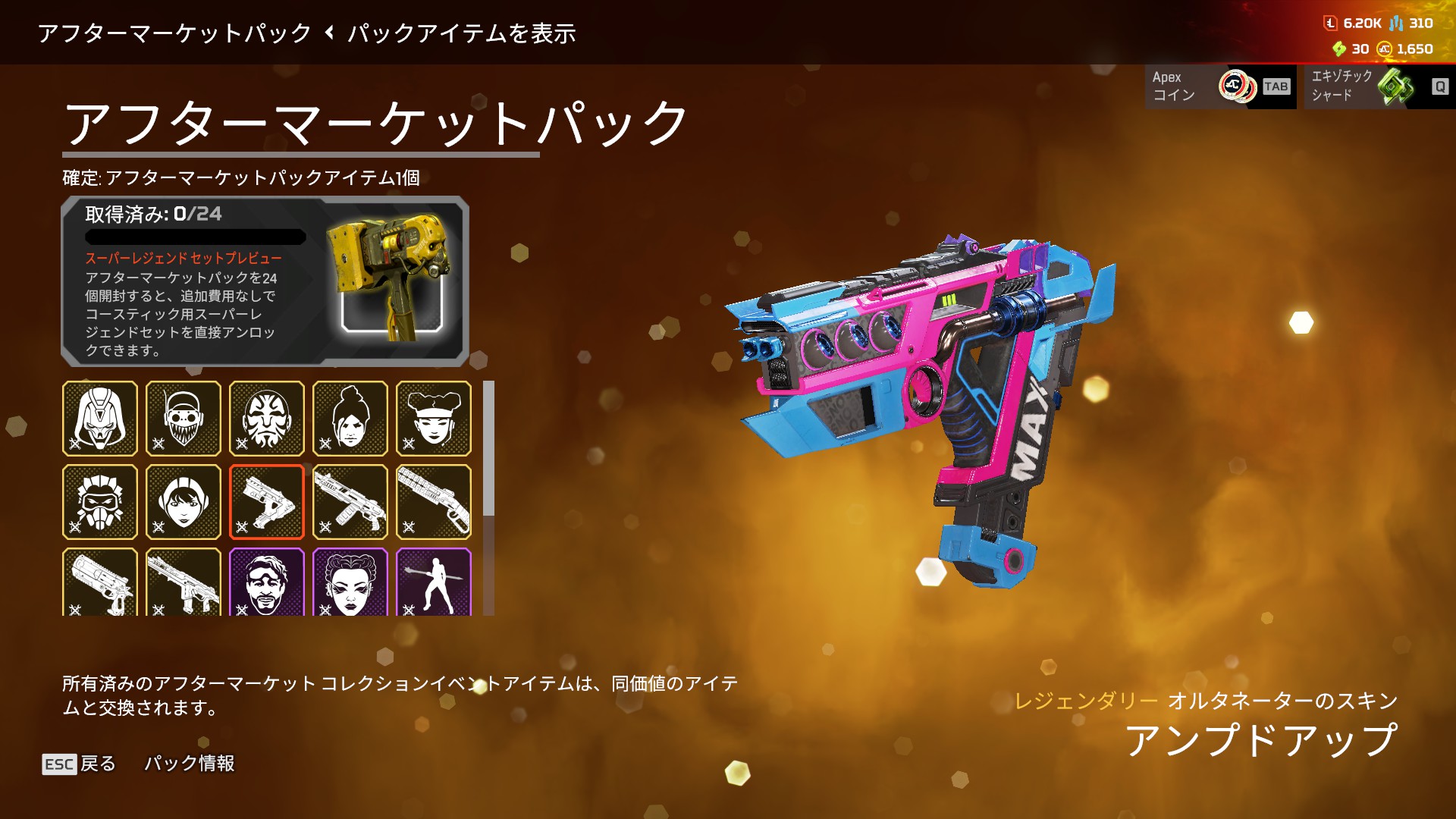Select the purple Loba braided-hair tile
The width and height of the screenshot is (1456, 819).
click(x=350, y=582)
